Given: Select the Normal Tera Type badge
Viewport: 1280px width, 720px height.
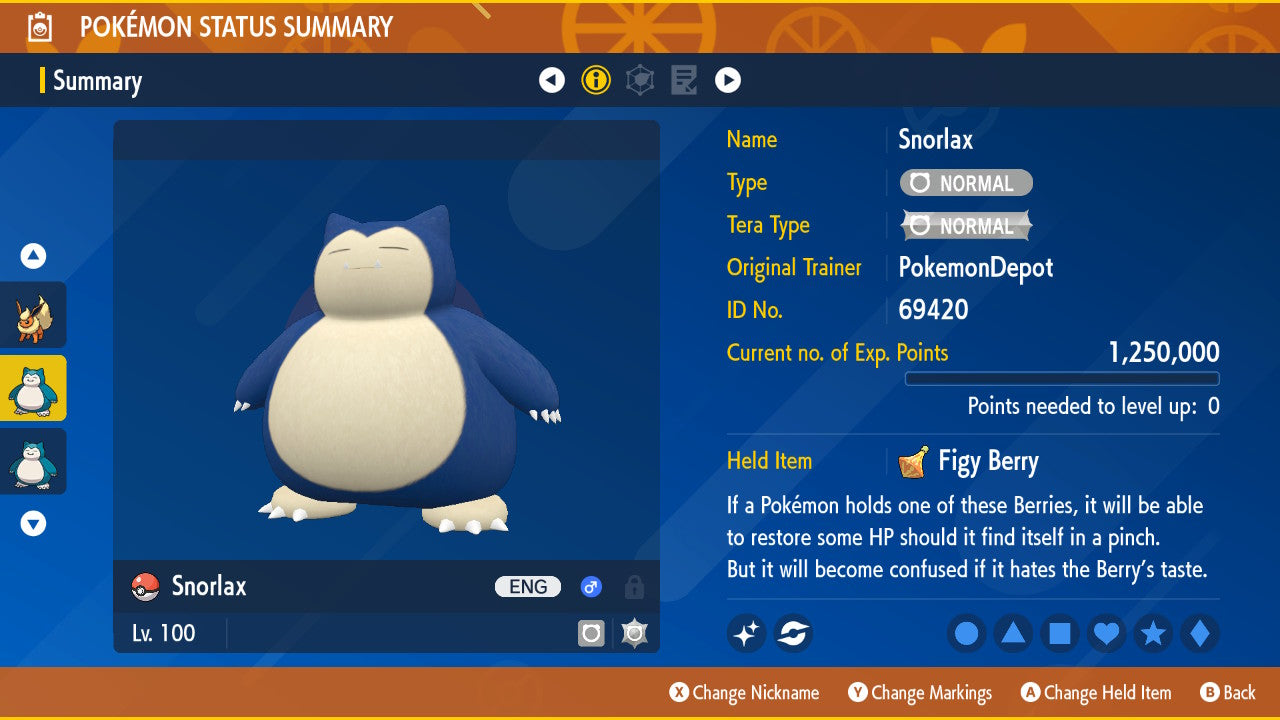Looking at the screenshot, I should point(966,226).
